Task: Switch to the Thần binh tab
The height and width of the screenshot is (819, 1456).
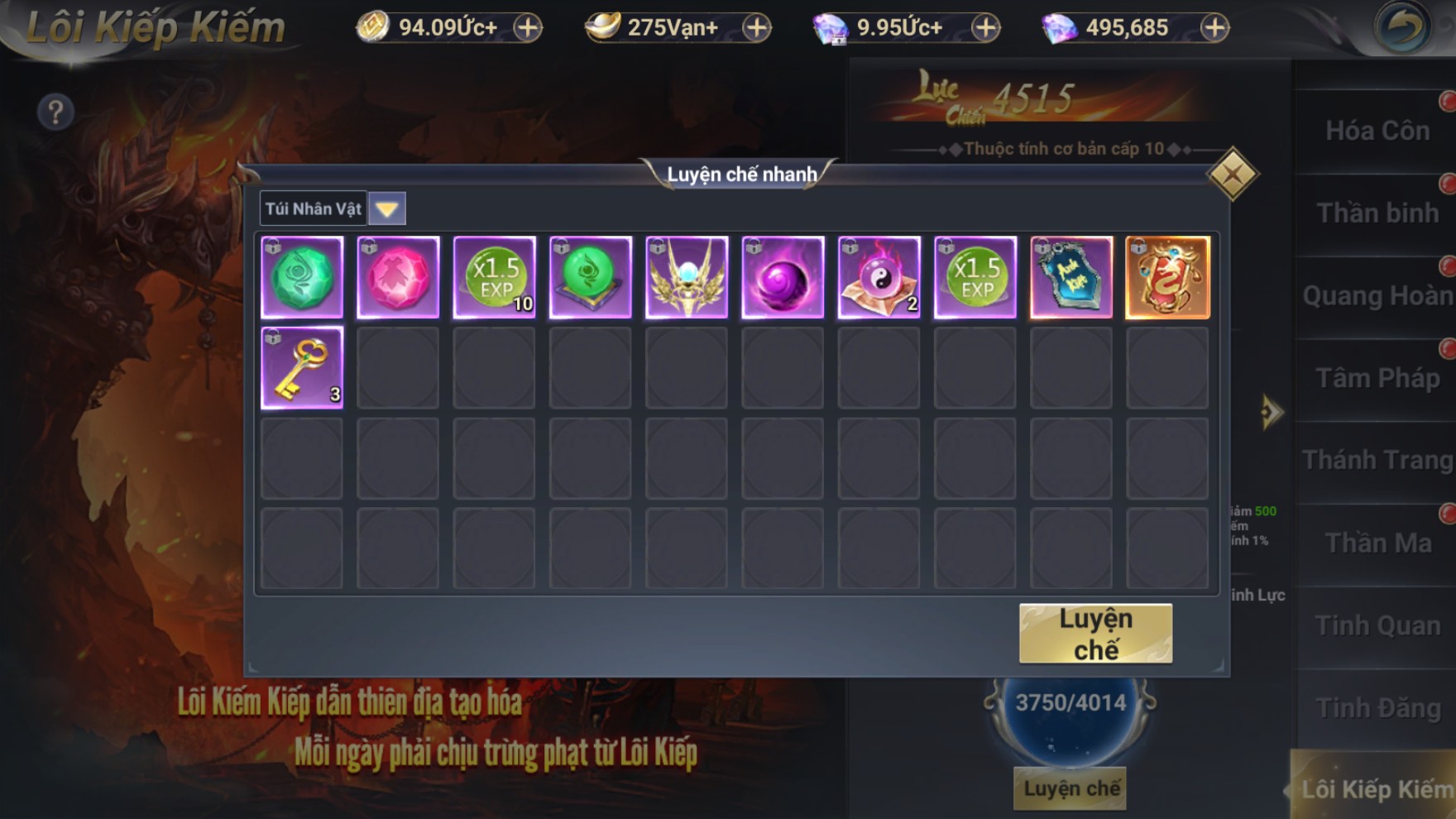Action: click(x=1377, y=213)
